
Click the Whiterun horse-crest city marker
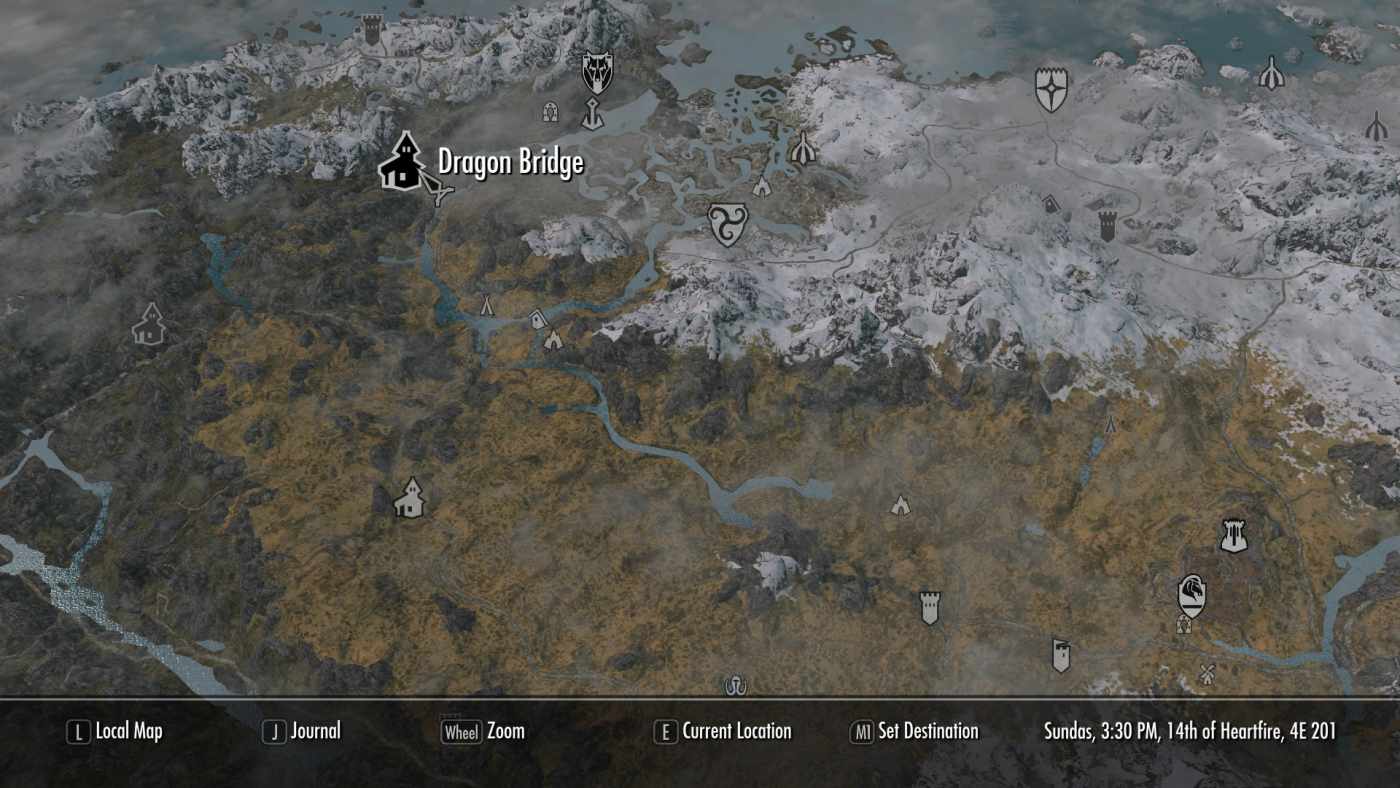[x=1190, y=593]
